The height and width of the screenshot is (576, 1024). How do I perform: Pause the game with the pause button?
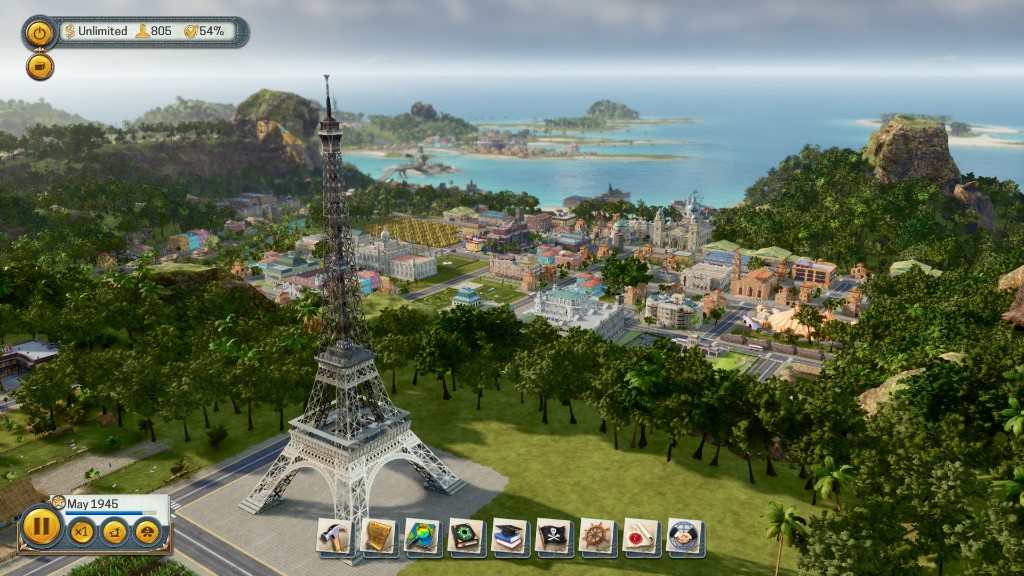coord(41,526)
